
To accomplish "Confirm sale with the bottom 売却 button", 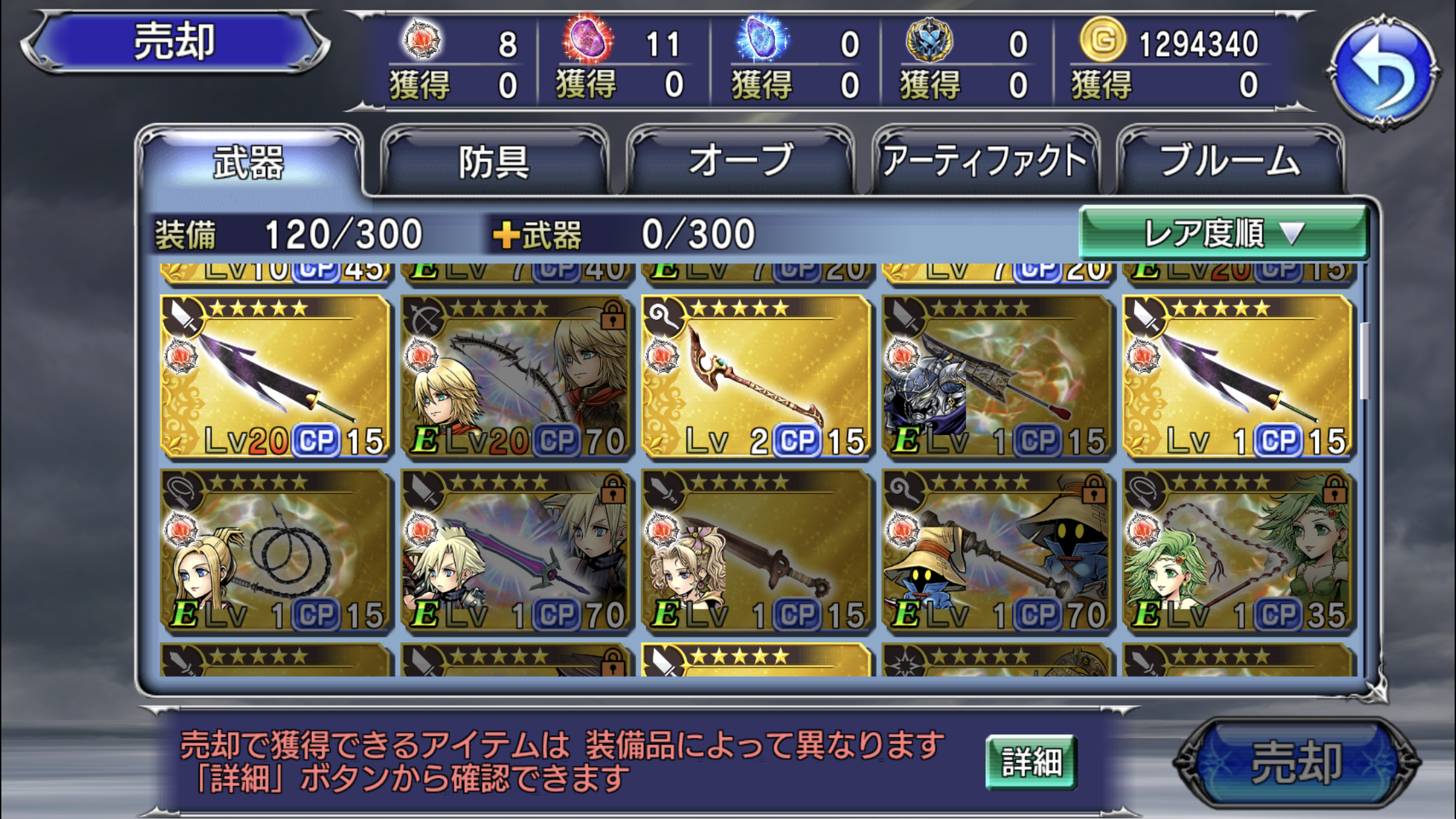I will [x=1296, y=764].
